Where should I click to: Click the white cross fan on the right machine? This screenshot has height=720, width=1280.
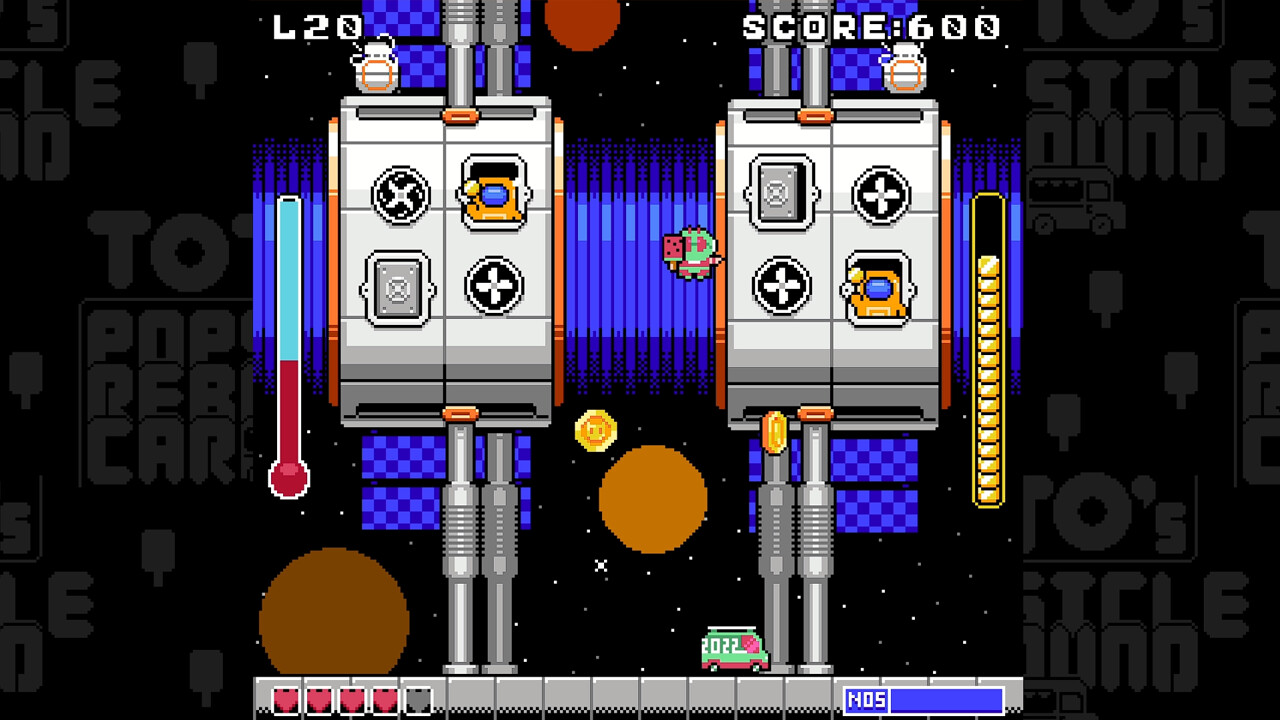click(x=884, y=195)
